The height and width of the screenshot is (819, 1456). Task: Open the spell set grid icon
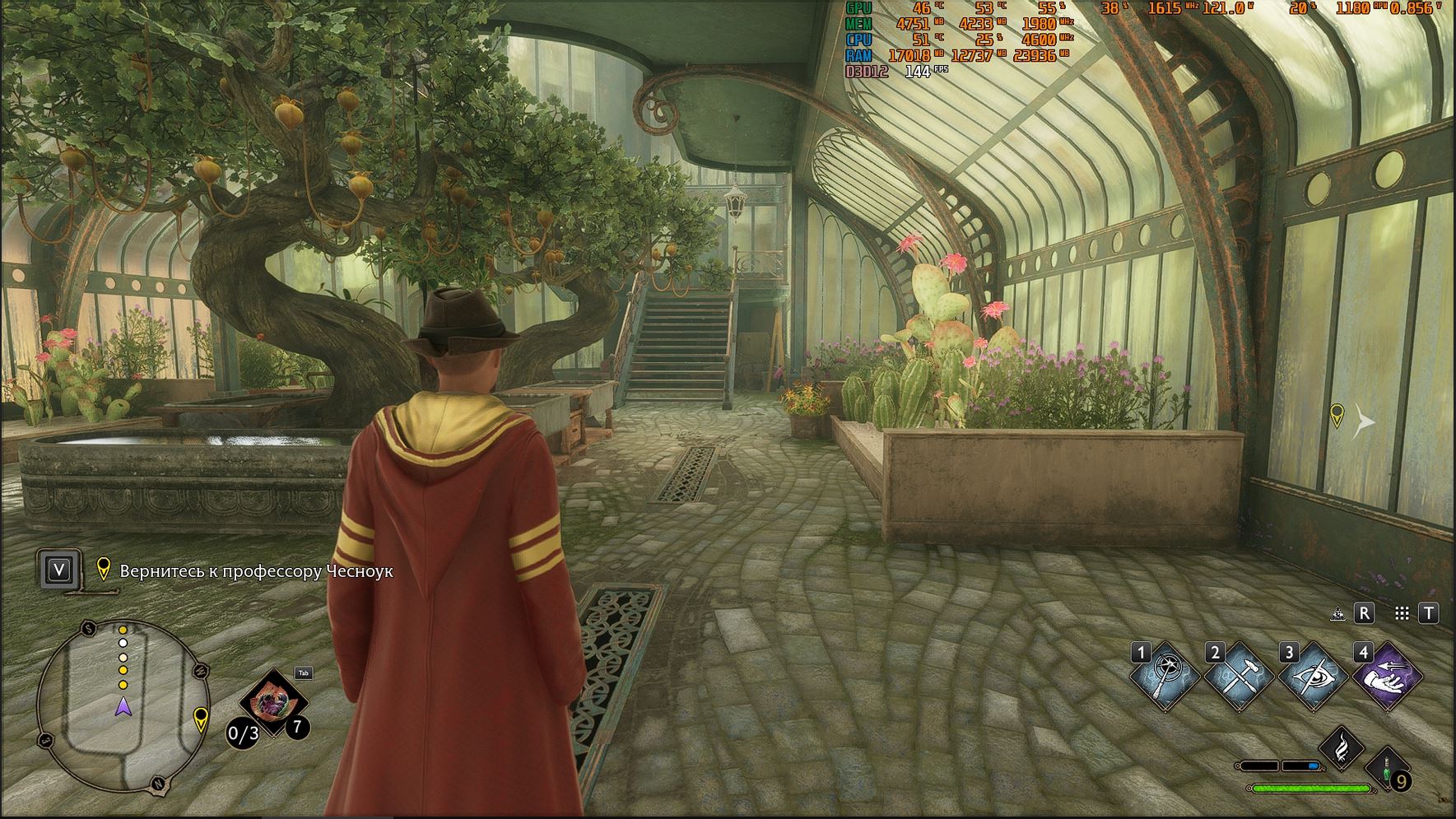(x=1403, y=614)
